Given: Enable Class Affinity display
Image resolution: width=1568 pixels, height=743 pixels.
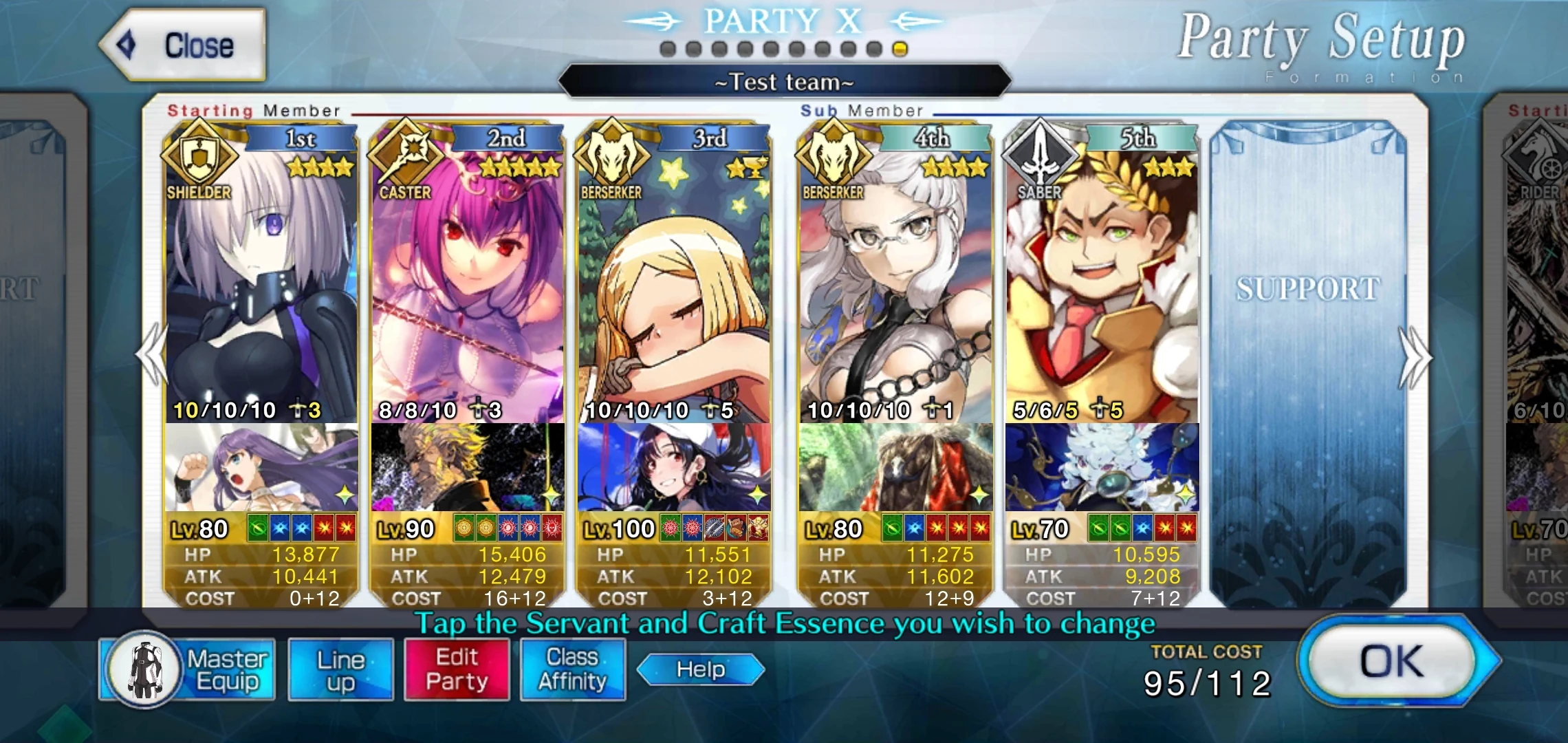Looking at the screenshot, I should [572, 668].
